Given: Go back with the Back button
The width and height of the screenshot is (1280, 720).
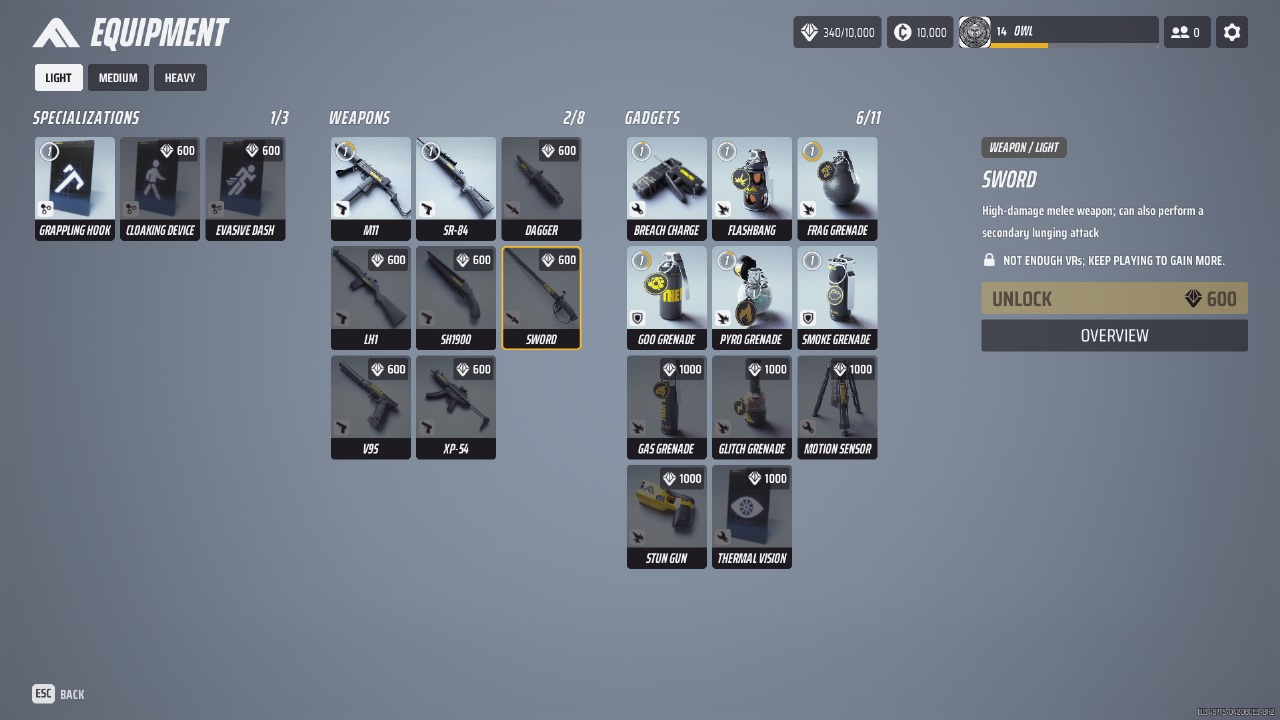Looking at the screenshot, I should (58, 694).
